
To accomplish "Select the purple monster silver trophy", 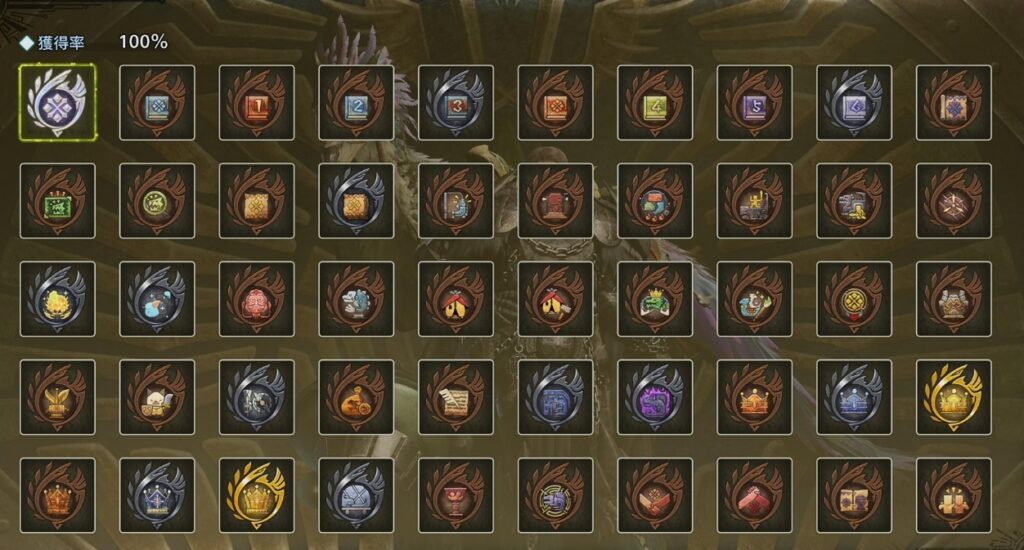I will 654,397.
